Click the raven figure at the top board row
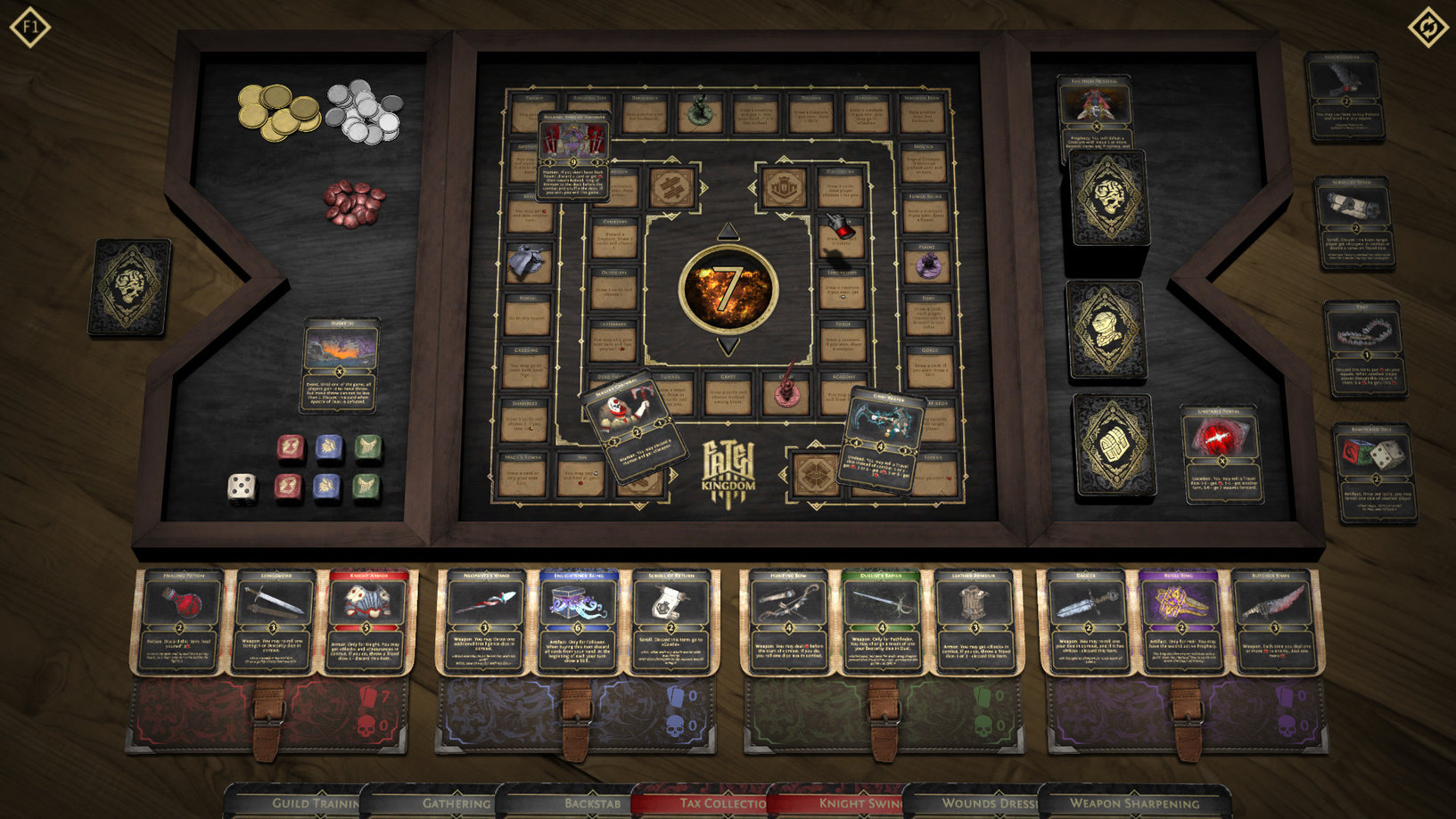Screen dimensions: 1456x819 [x=701, y=111]
